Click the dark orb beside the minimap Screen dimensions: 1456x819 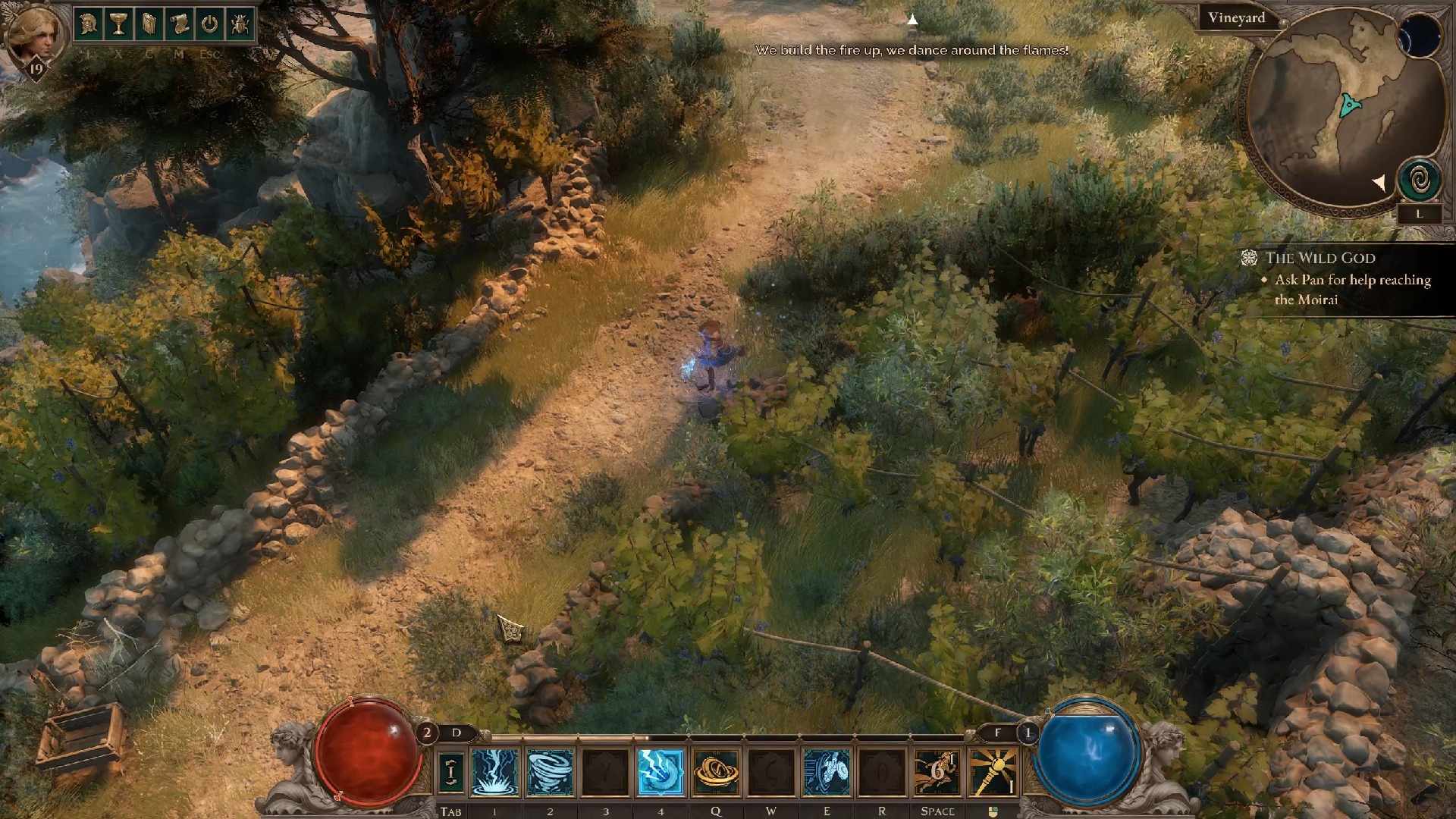(x=1420, y=36)
